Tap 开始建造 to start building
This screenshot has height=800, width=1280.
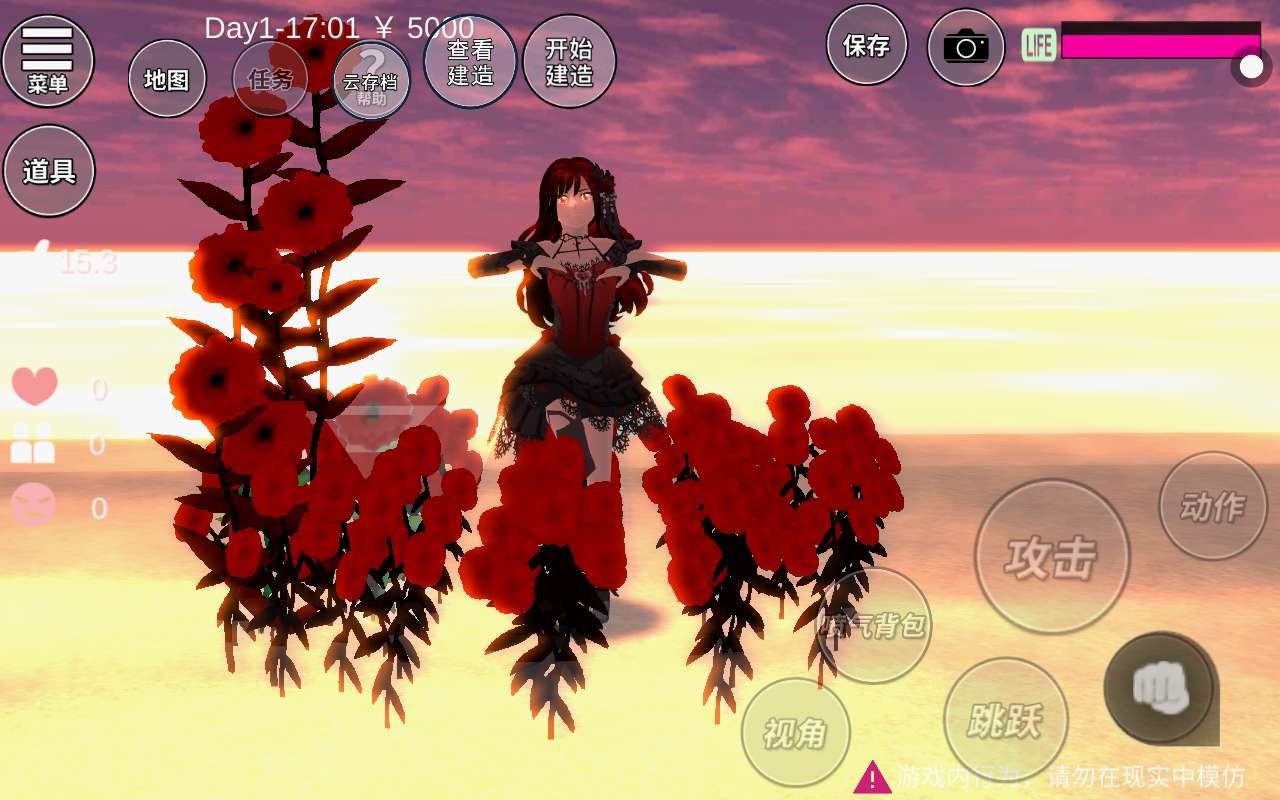pyautogui.click(x=569, y=61)
